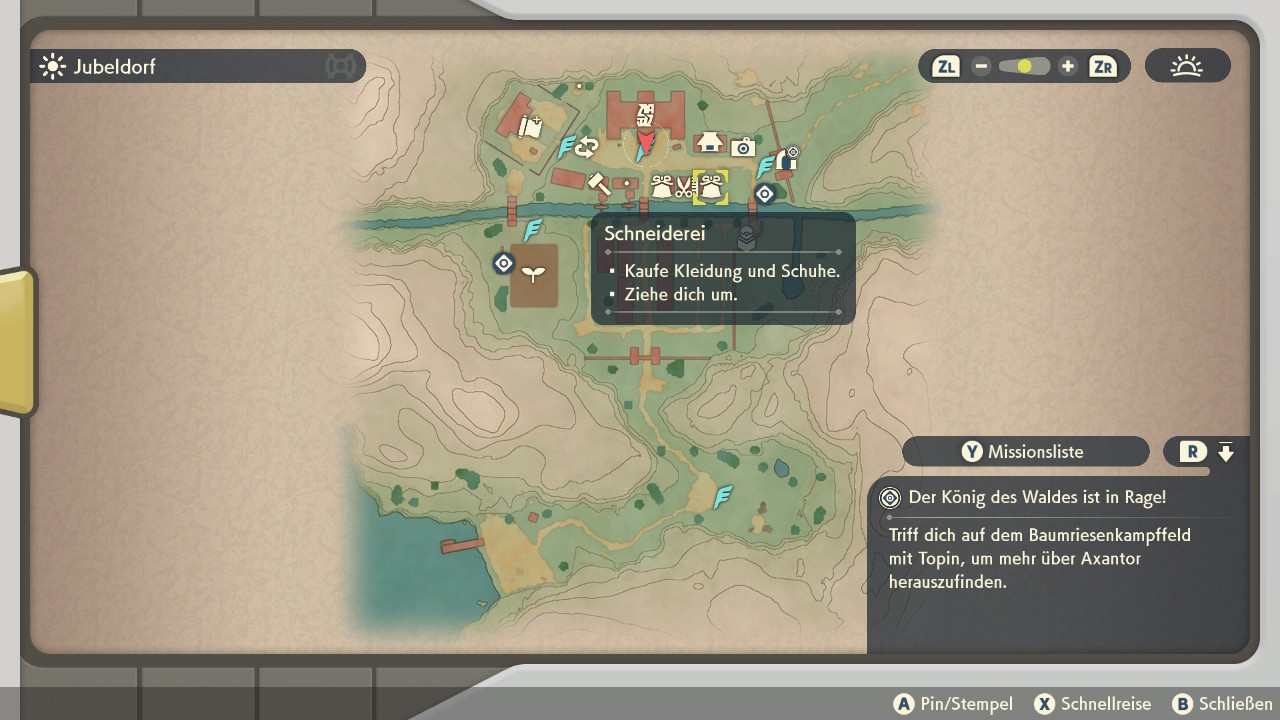Zoom out the map with minus button

981,67
